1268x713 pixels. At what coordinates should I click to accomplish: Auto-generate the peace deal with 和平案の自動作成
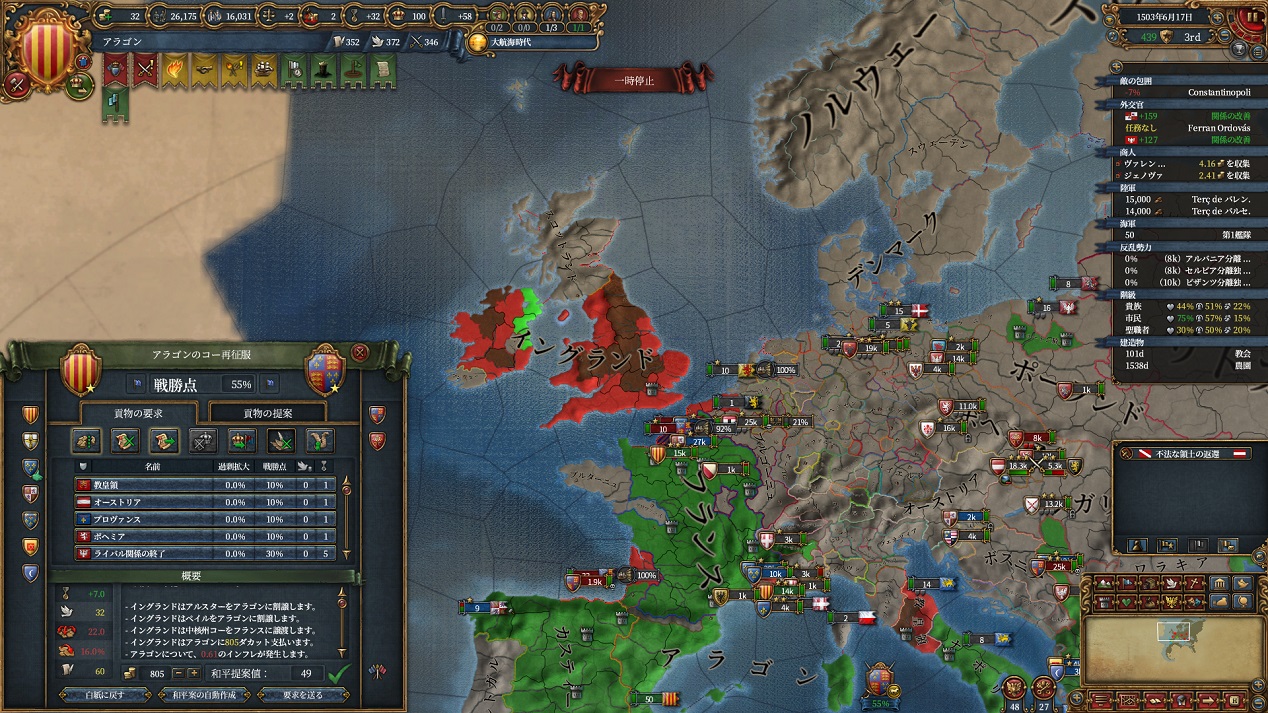pos(204,695)
